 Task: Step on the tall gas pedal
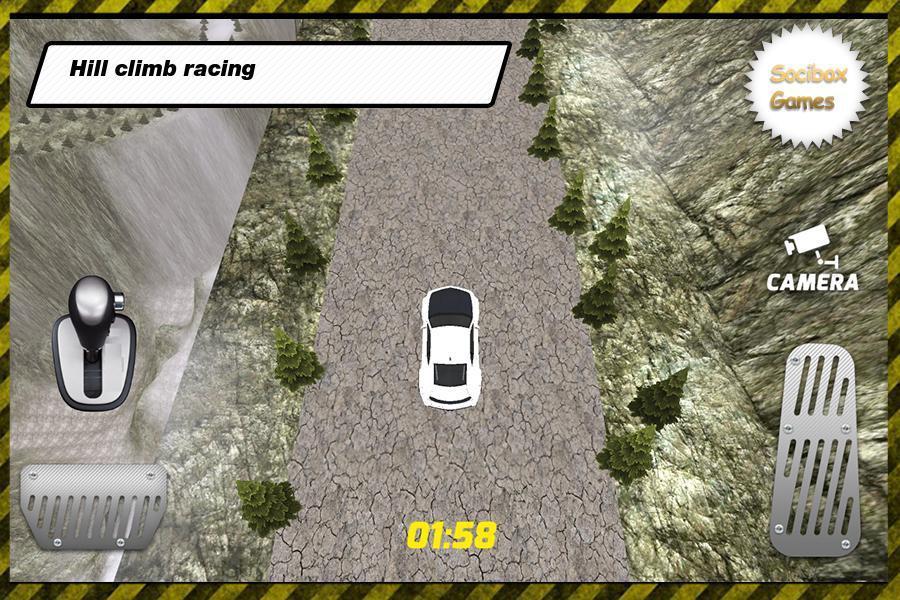point(814,448)
